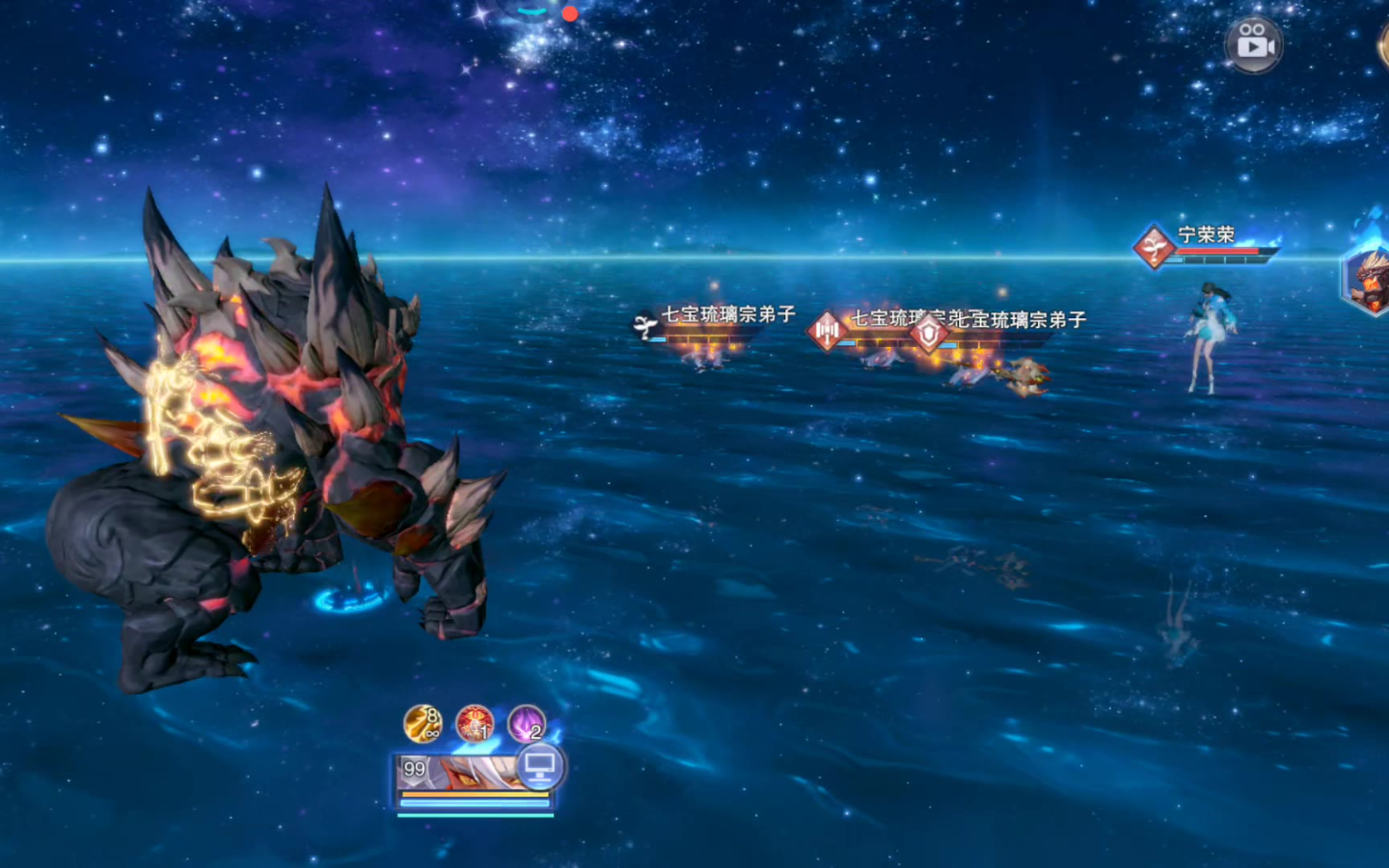Toggle the monitor auto-battle button
The width and height of the screenshot is (1389, 868).
point(540,768)
